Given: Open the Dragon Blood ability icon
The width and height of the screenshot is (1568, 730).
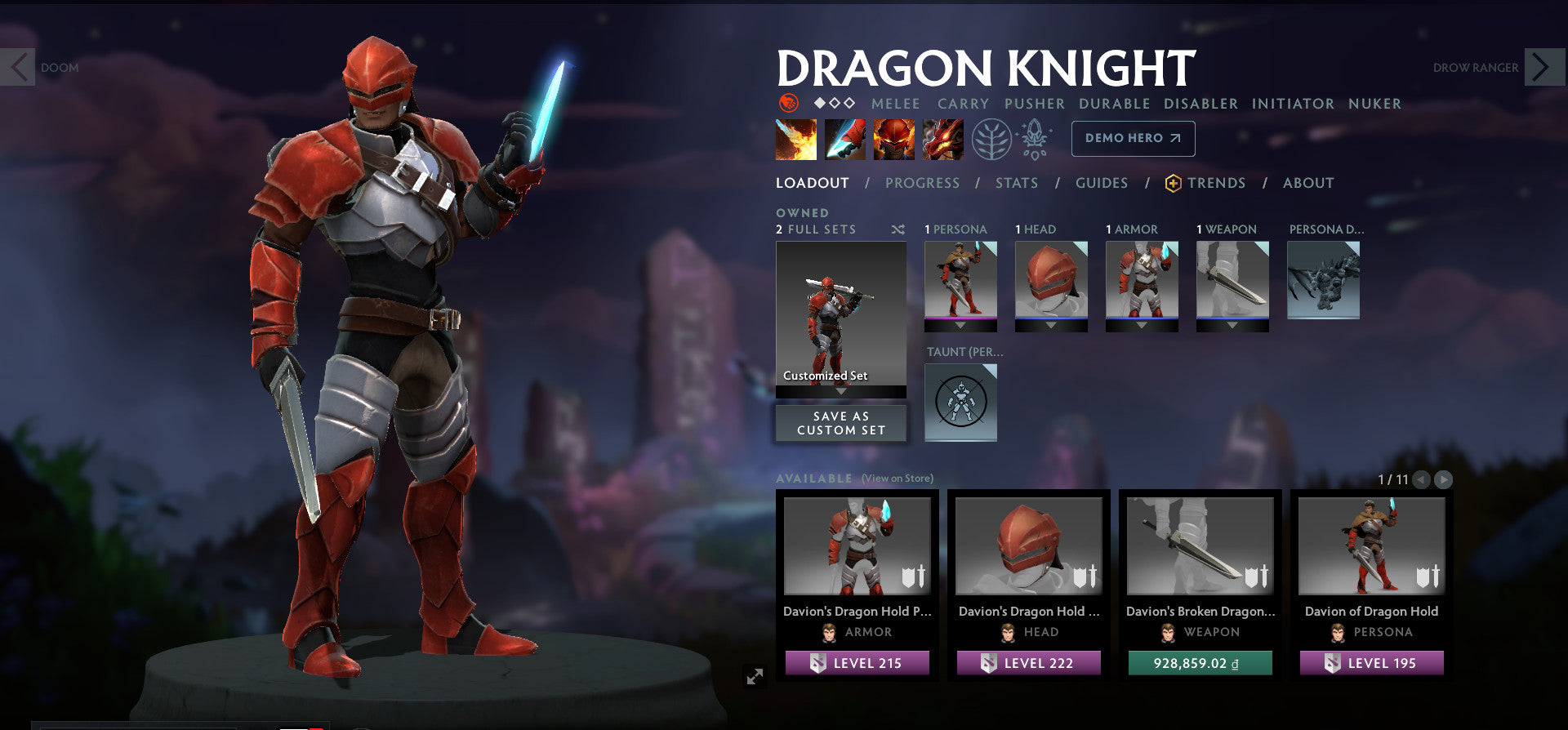Looking at the screenshot, I should pos(895,139).
